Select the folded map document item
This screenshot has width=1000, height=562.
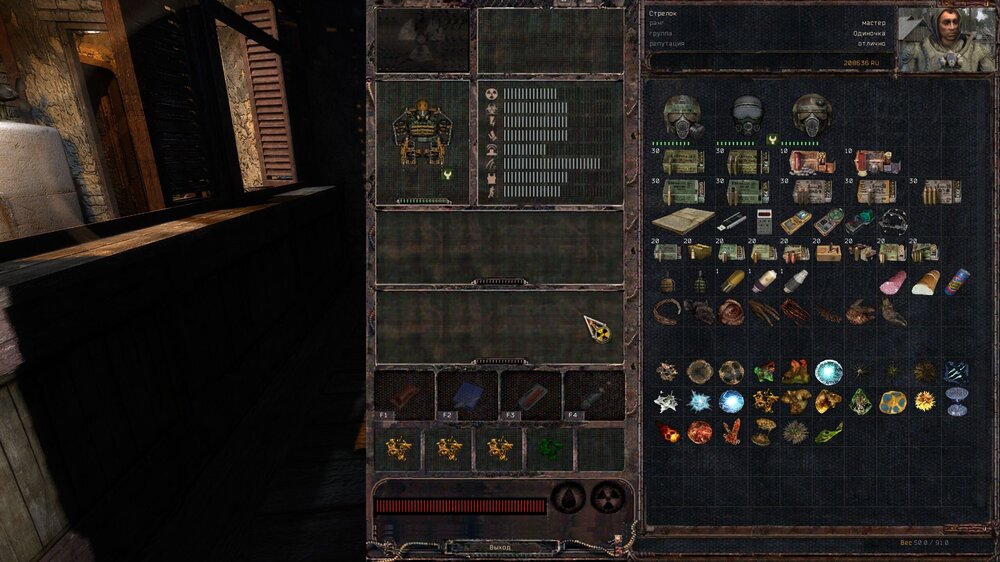tap(682, 220)
